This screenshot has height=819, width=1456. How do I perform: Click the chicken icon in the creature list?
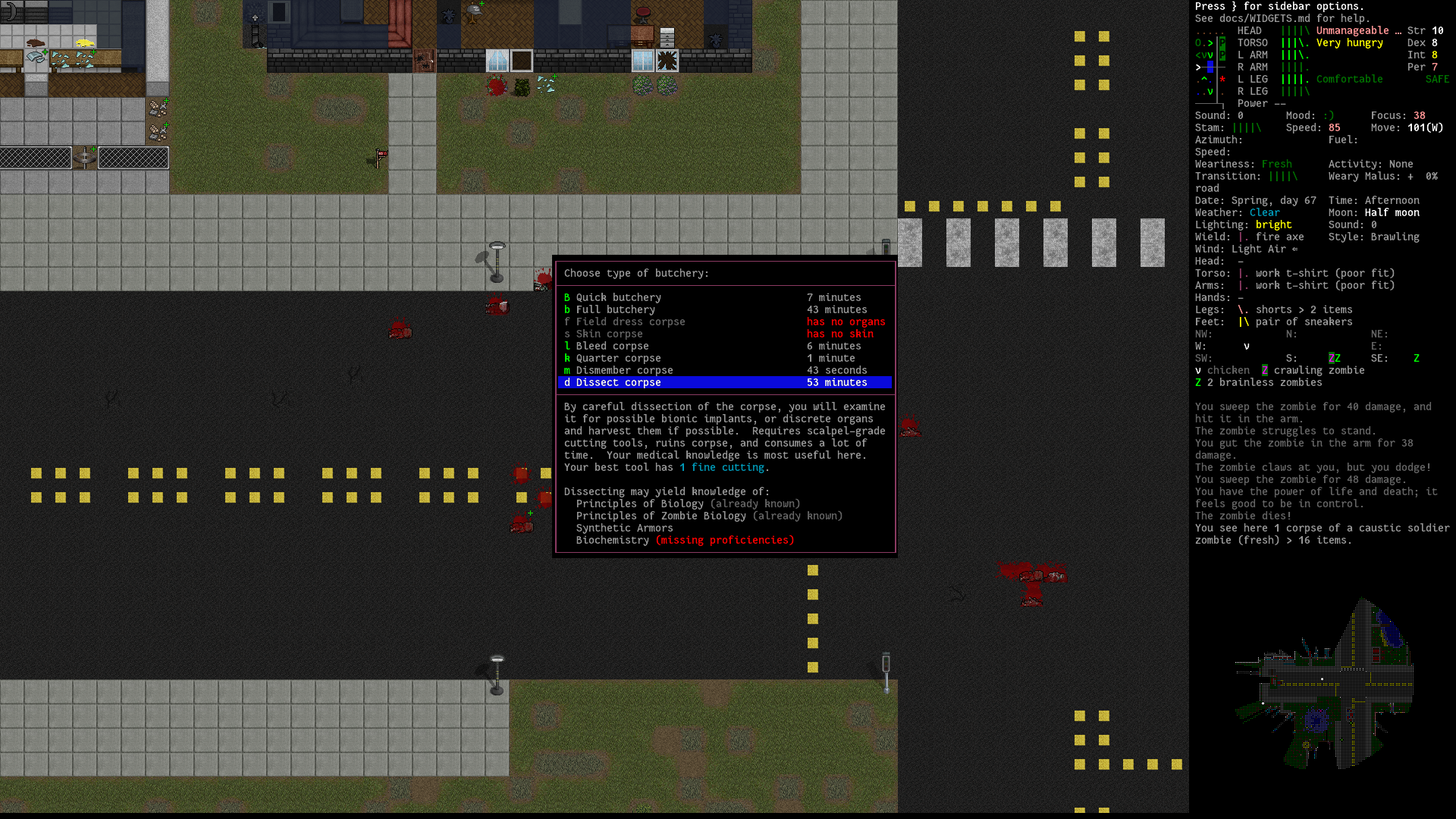click(x=1197, y=370)
